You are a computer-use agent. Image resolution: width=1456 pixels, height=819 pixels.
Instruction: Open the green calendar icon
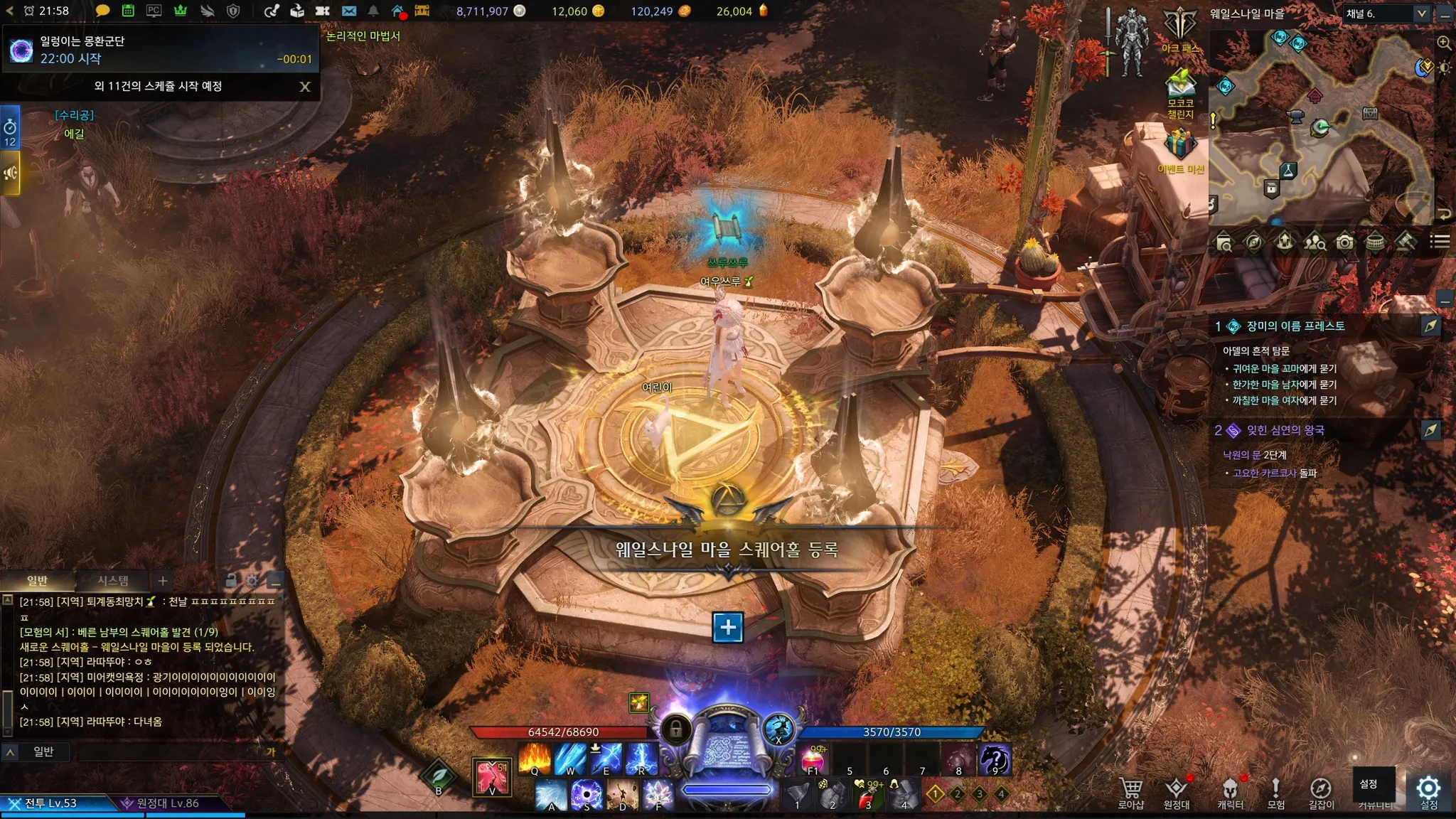tap(128, 11)
